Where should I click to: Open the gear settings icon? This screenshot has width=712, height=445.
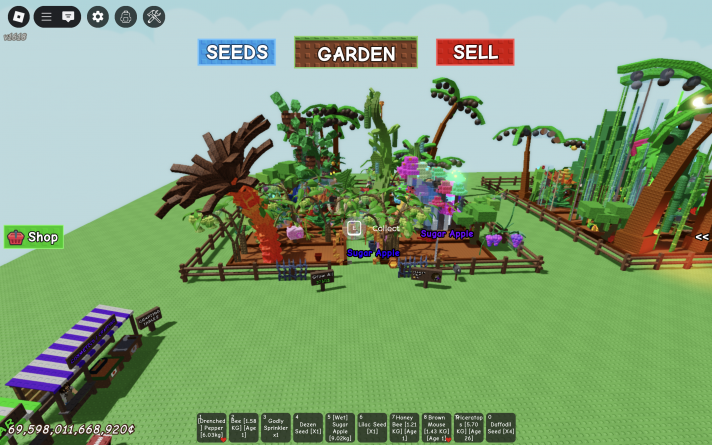coord(97,16)
